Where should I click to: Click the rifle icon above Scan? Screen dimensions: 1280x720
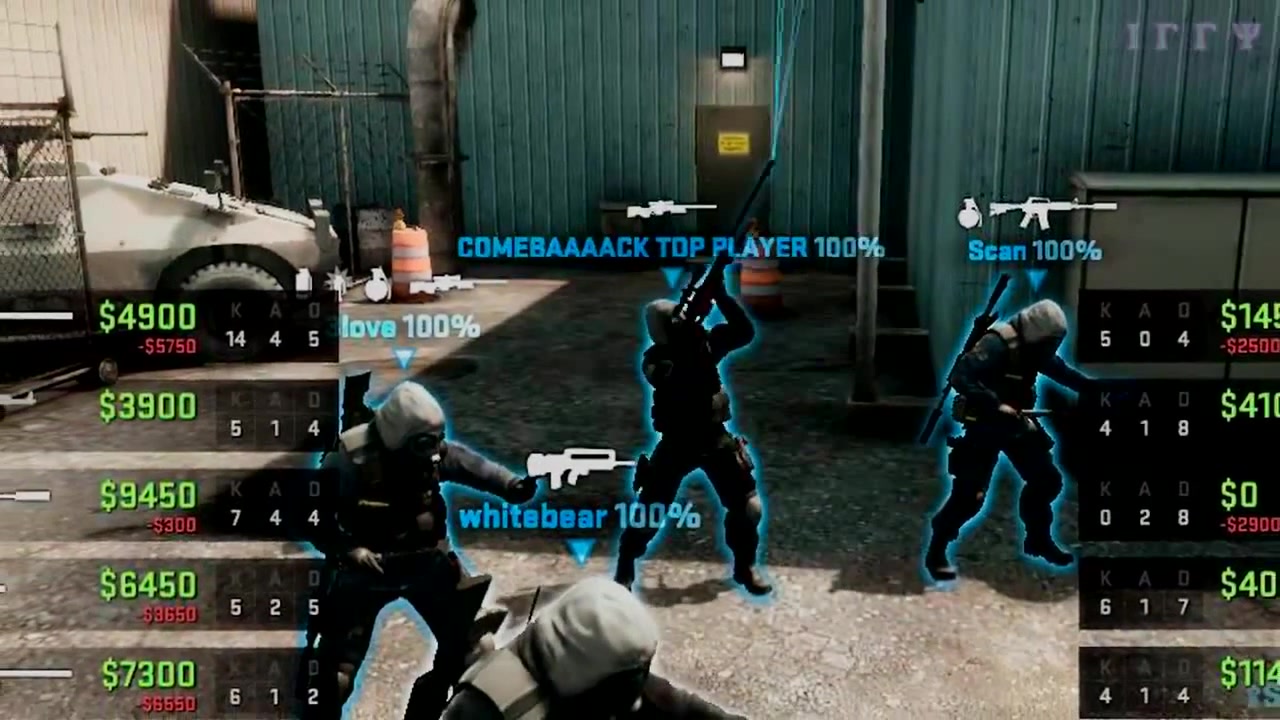click(x=1052, y=211)
